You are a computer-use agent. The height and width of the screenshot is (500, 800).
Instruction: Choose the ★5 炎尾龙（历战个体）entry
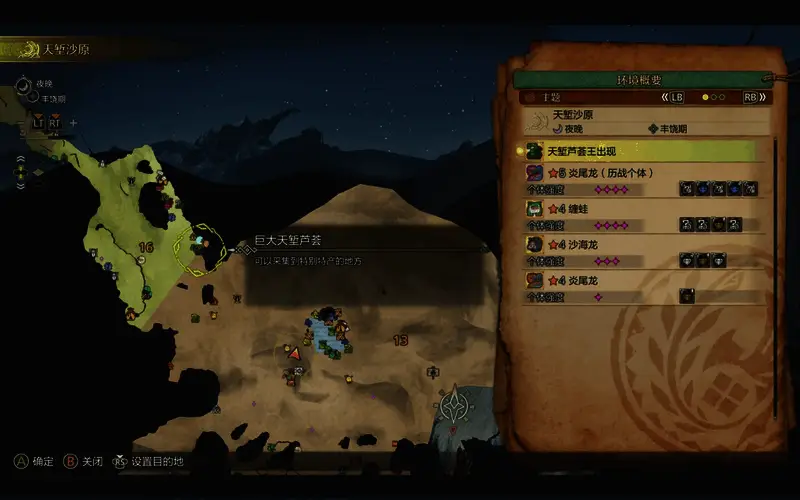[x=640, y=180]
